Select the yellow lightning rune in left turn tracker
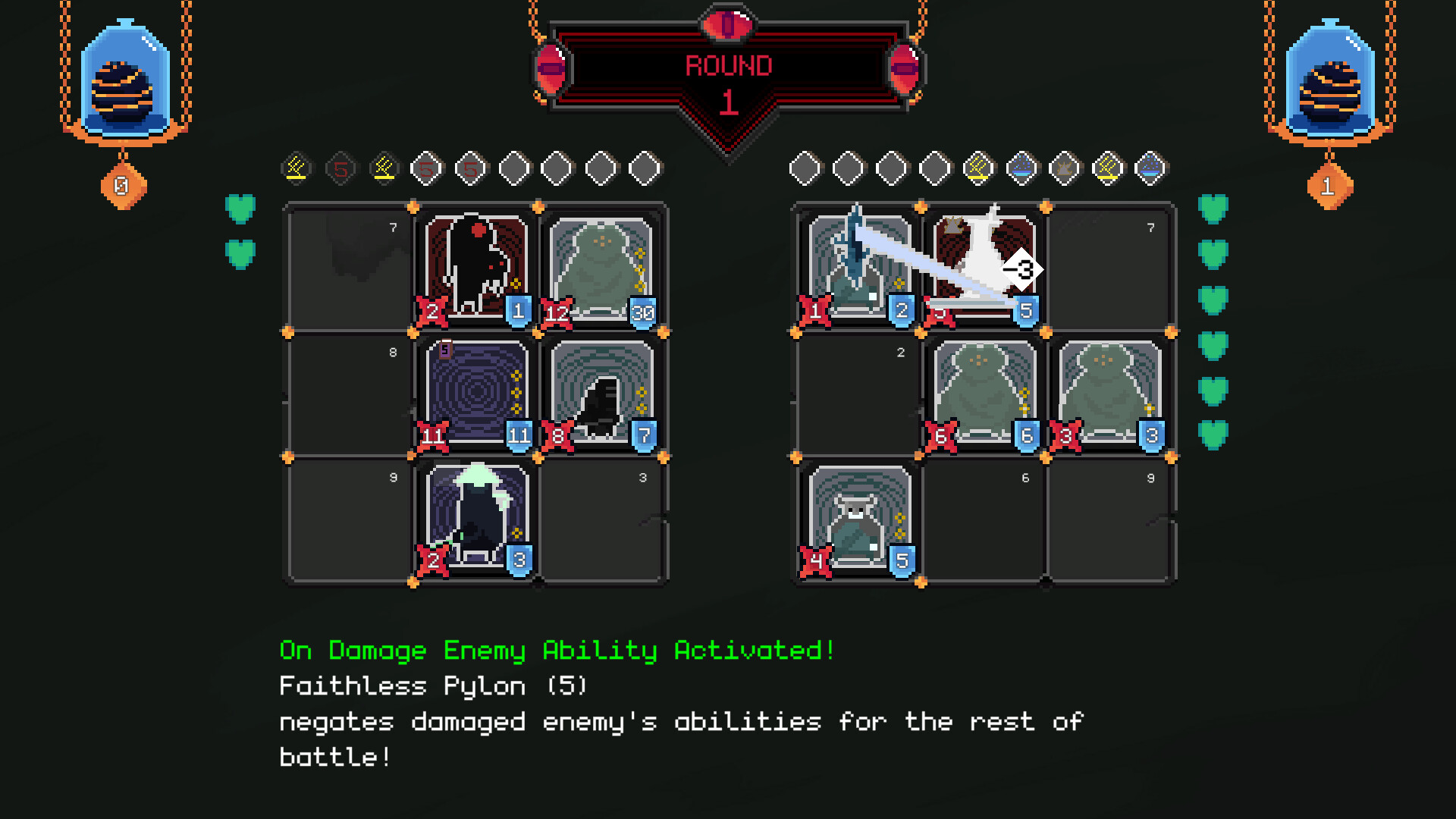Screen dimensions: 1456x819 click(x=297, y=167)
